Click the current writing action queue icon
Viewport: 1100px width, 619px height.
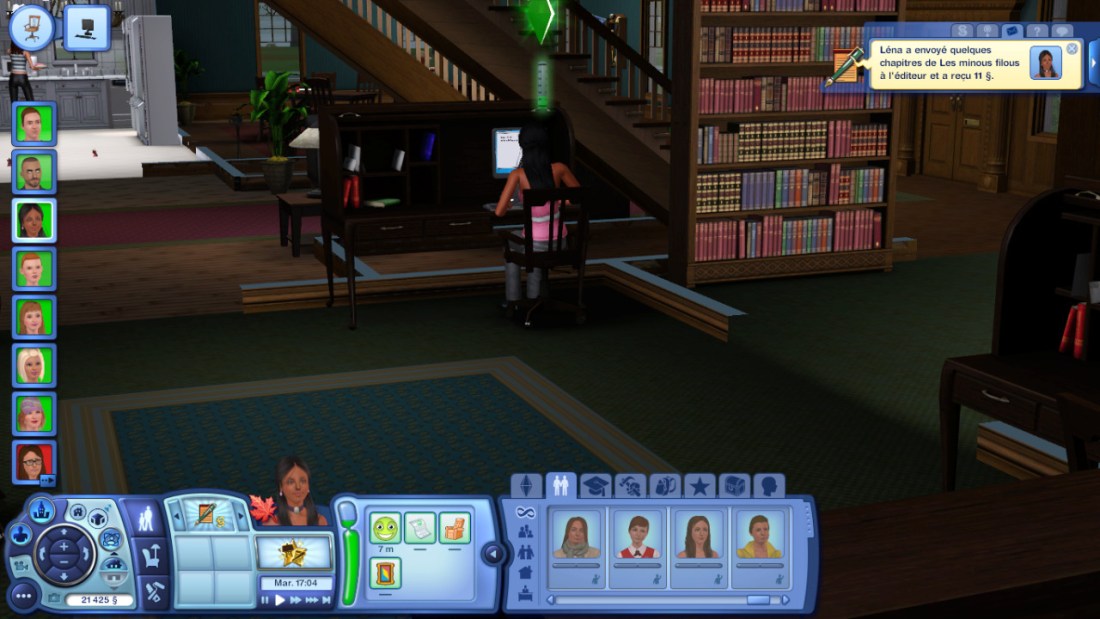coord(207,516)
